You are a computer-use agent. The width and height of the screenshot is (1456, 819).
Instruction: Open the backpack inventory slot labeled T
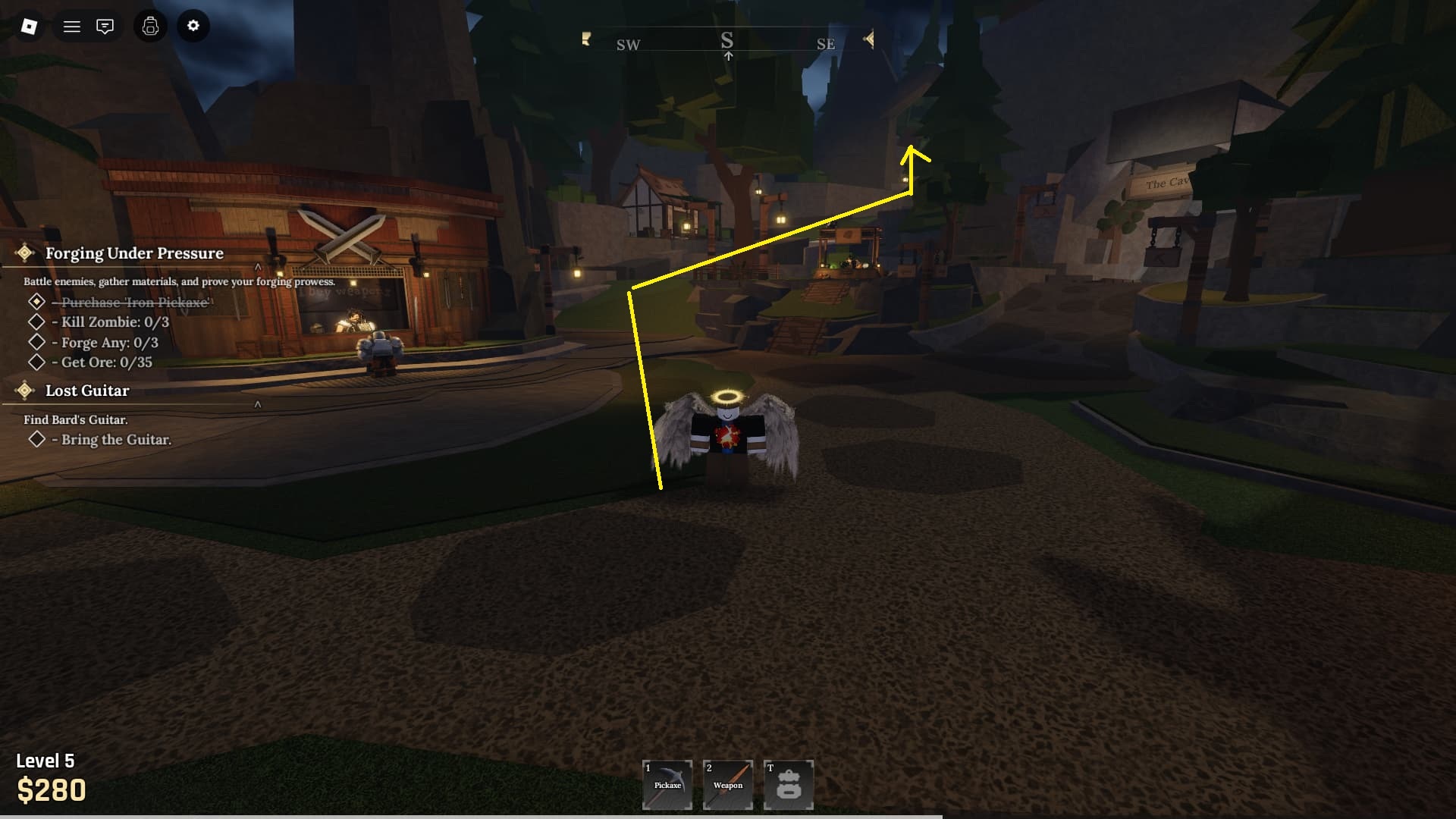[789, 785]
